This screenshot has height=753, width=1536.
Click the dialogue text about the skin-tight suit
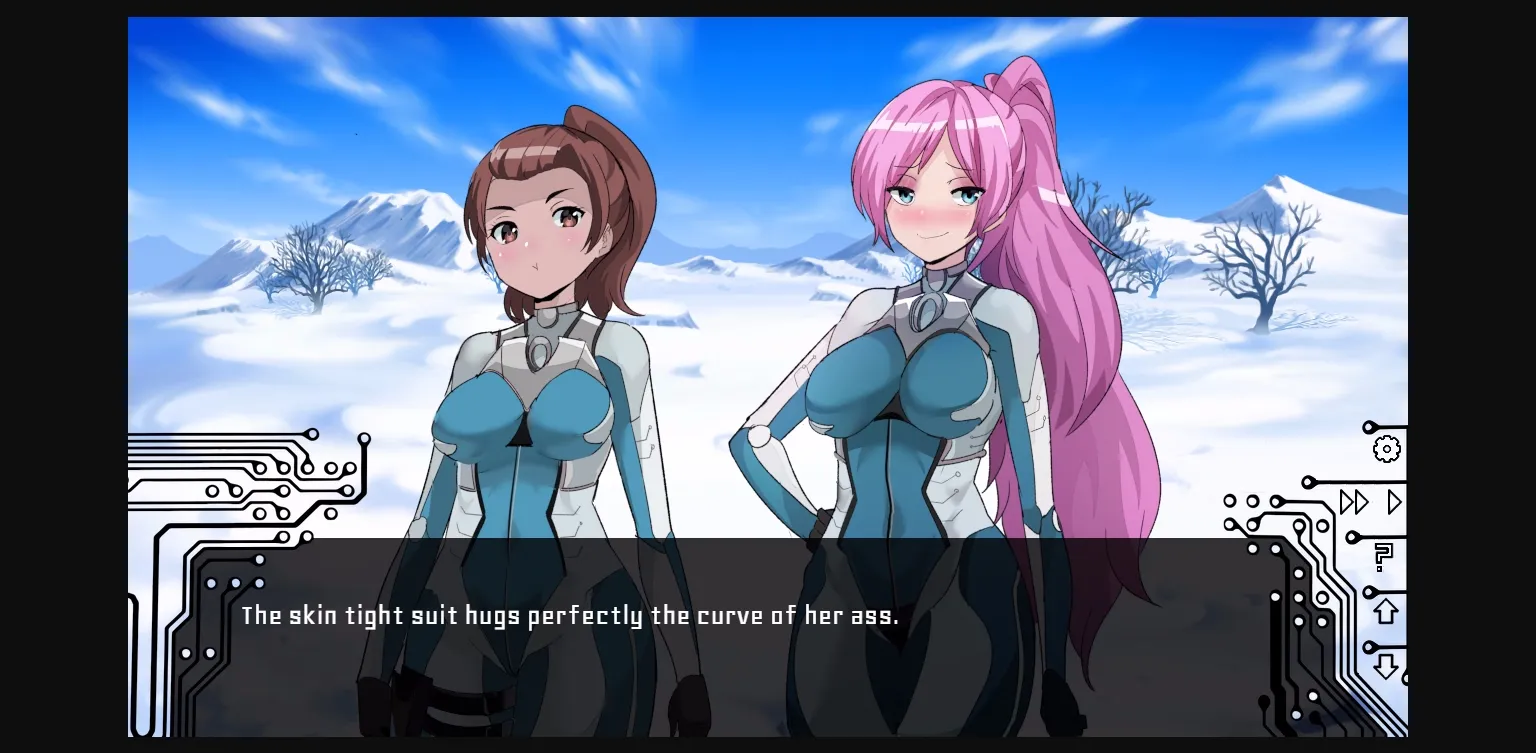tap(570, 616)
